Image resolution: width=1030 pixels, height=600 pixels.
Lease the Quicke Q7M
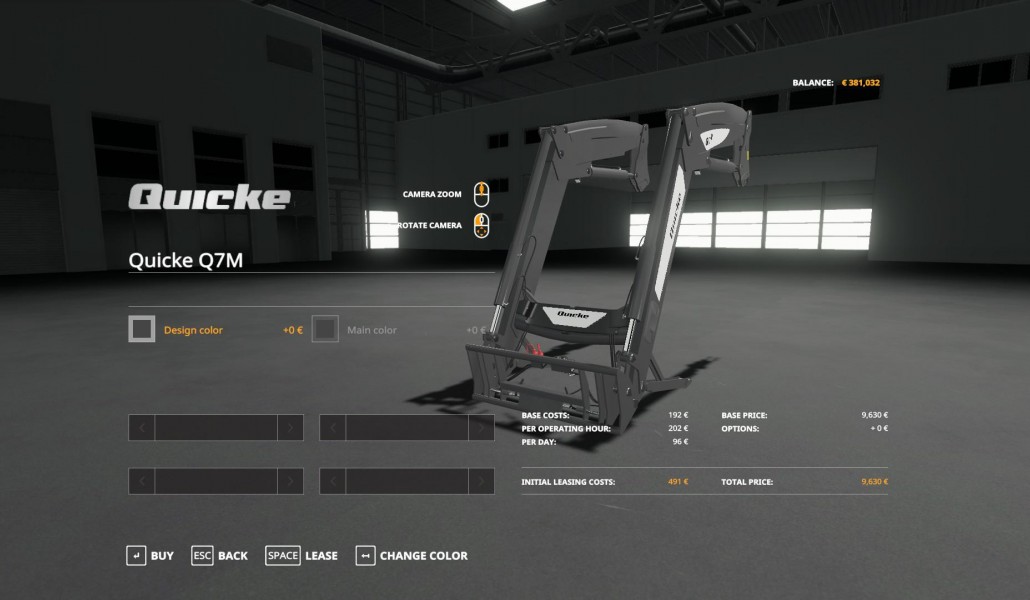point(302,556)
